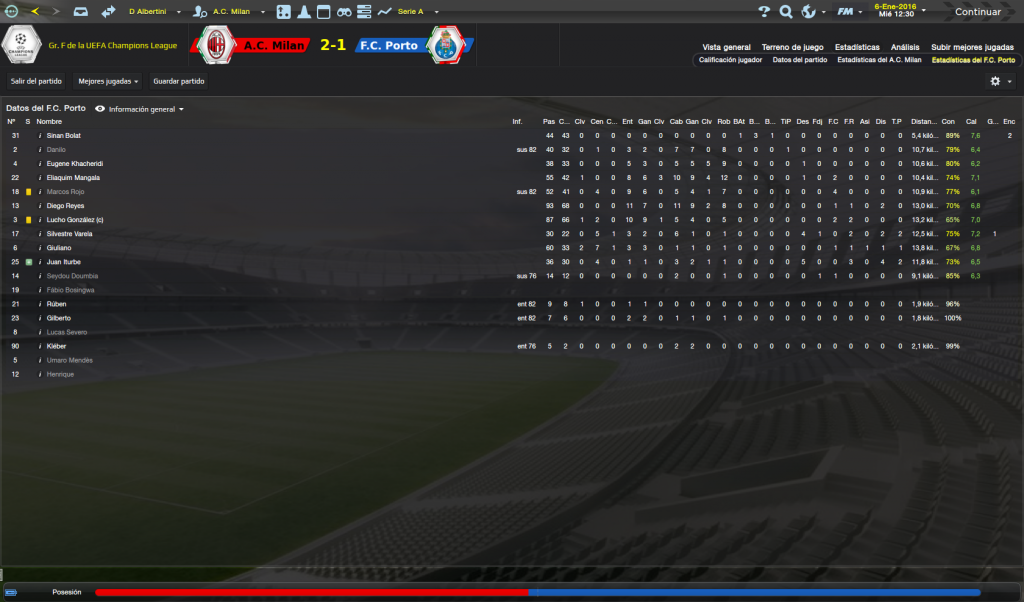Select Subir mejores jugadas
This screenshot has width=1024, height=602.
coord(972,47)
